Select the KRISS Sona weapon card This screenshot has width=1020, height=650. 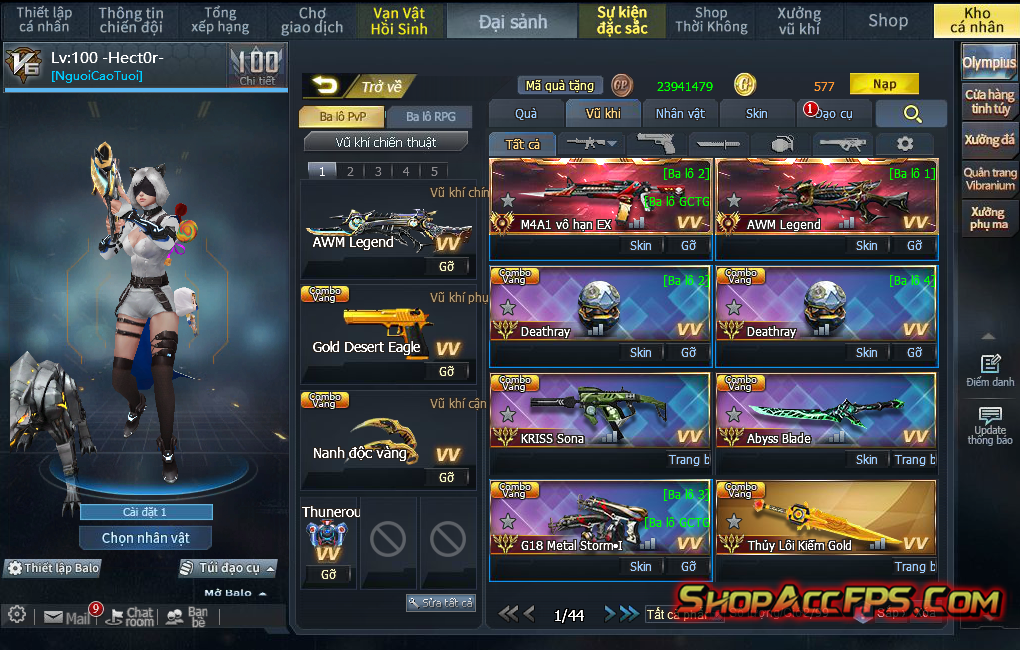600,411
